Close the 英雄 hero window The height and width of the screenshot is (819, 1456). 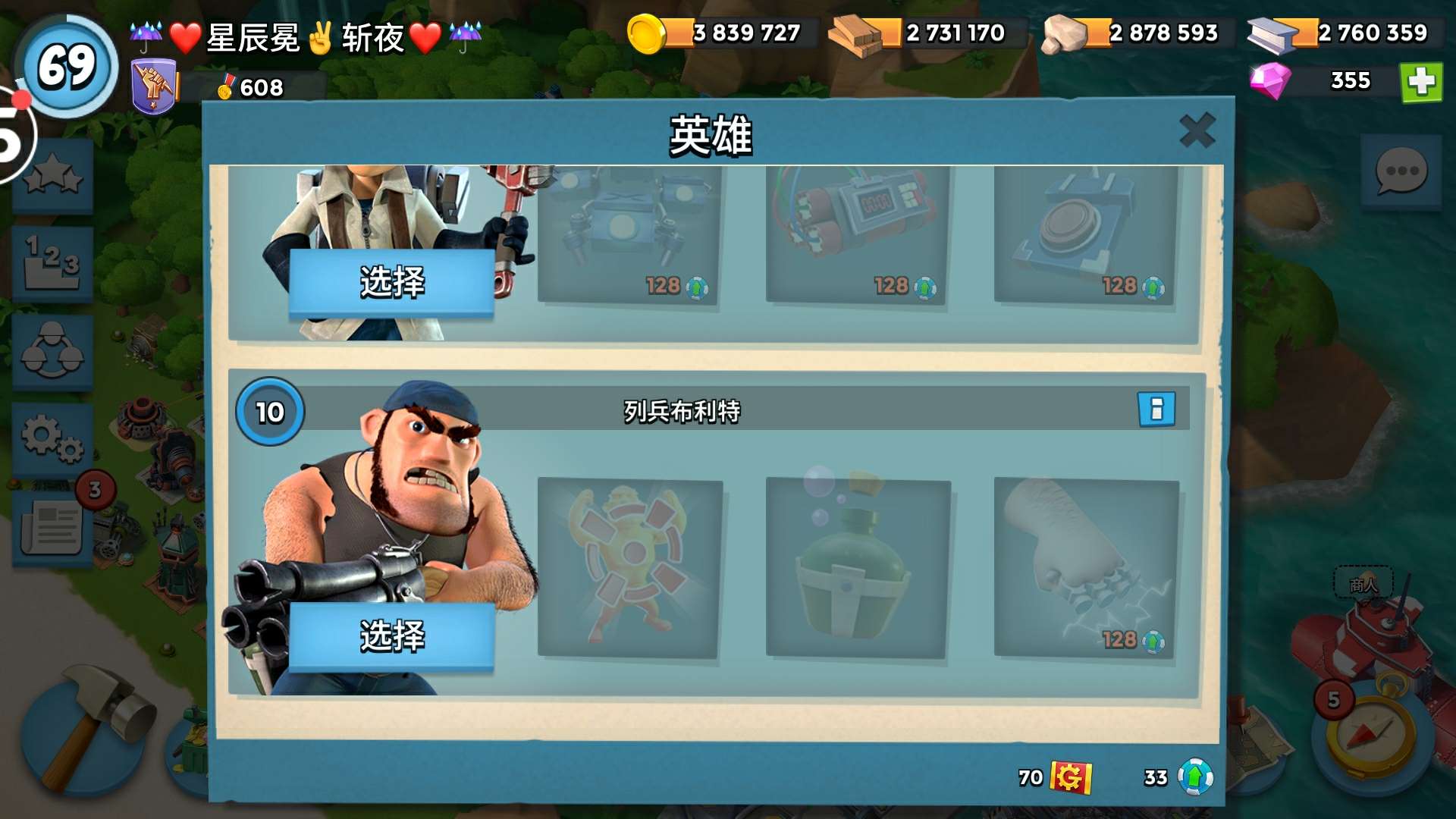click(1198, 129)
